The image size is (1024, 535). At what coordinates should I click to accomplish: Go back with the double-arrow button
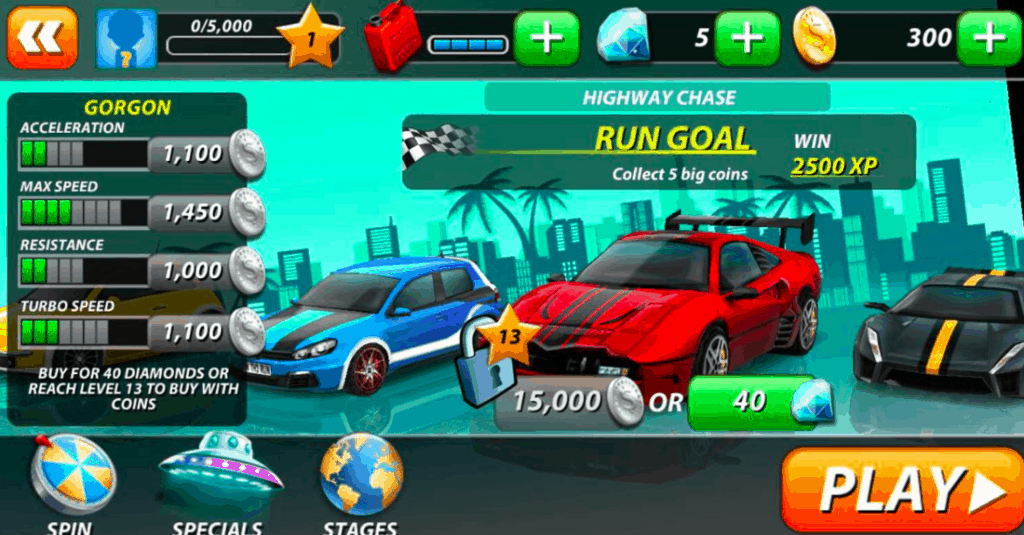[x=42, y=37]
